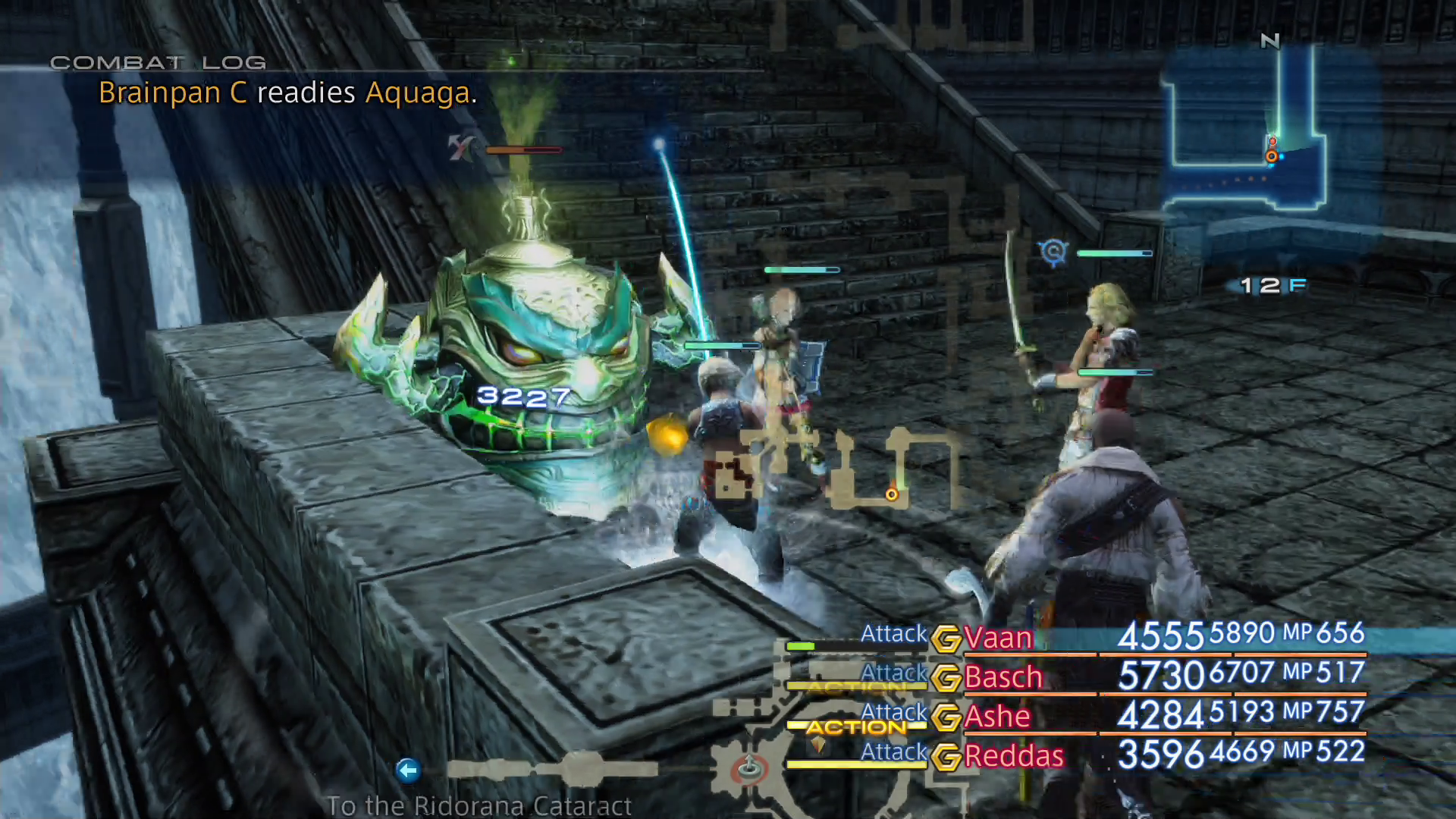The width and height of the screenshot is (1456, 819).
Task: Click the blue arrow exit marker
Action: (408, 770)
